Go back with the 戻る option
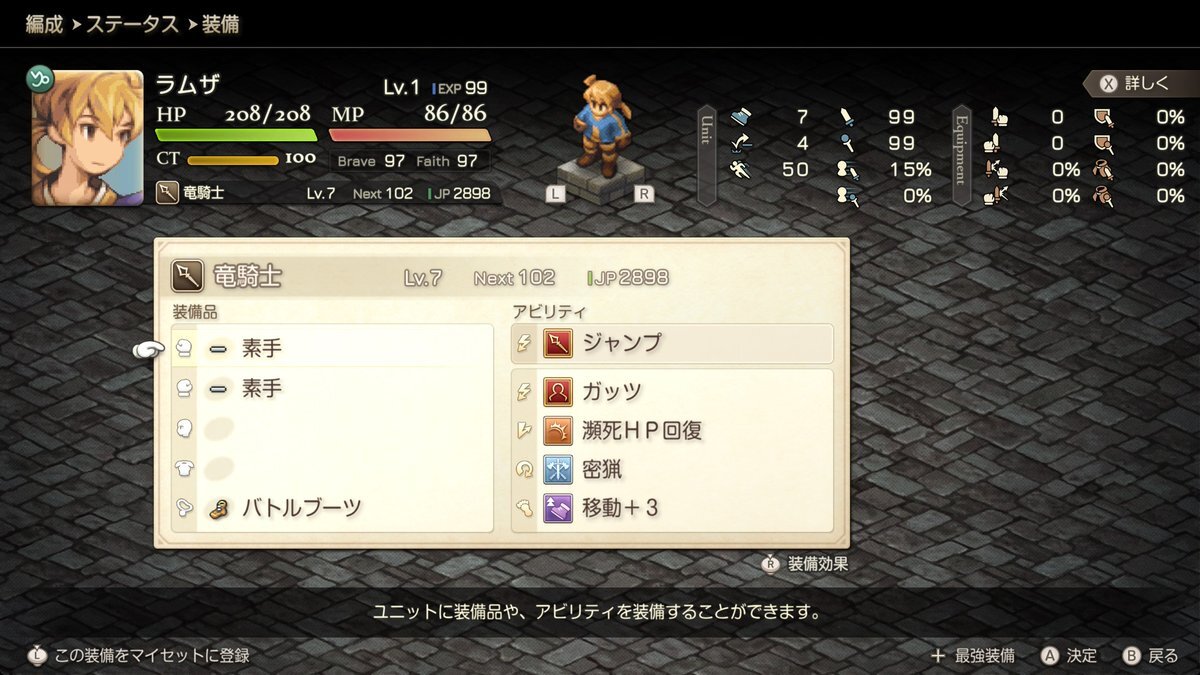The image size is (1200, 675). pyautogui.click(x=1151, y=656)
